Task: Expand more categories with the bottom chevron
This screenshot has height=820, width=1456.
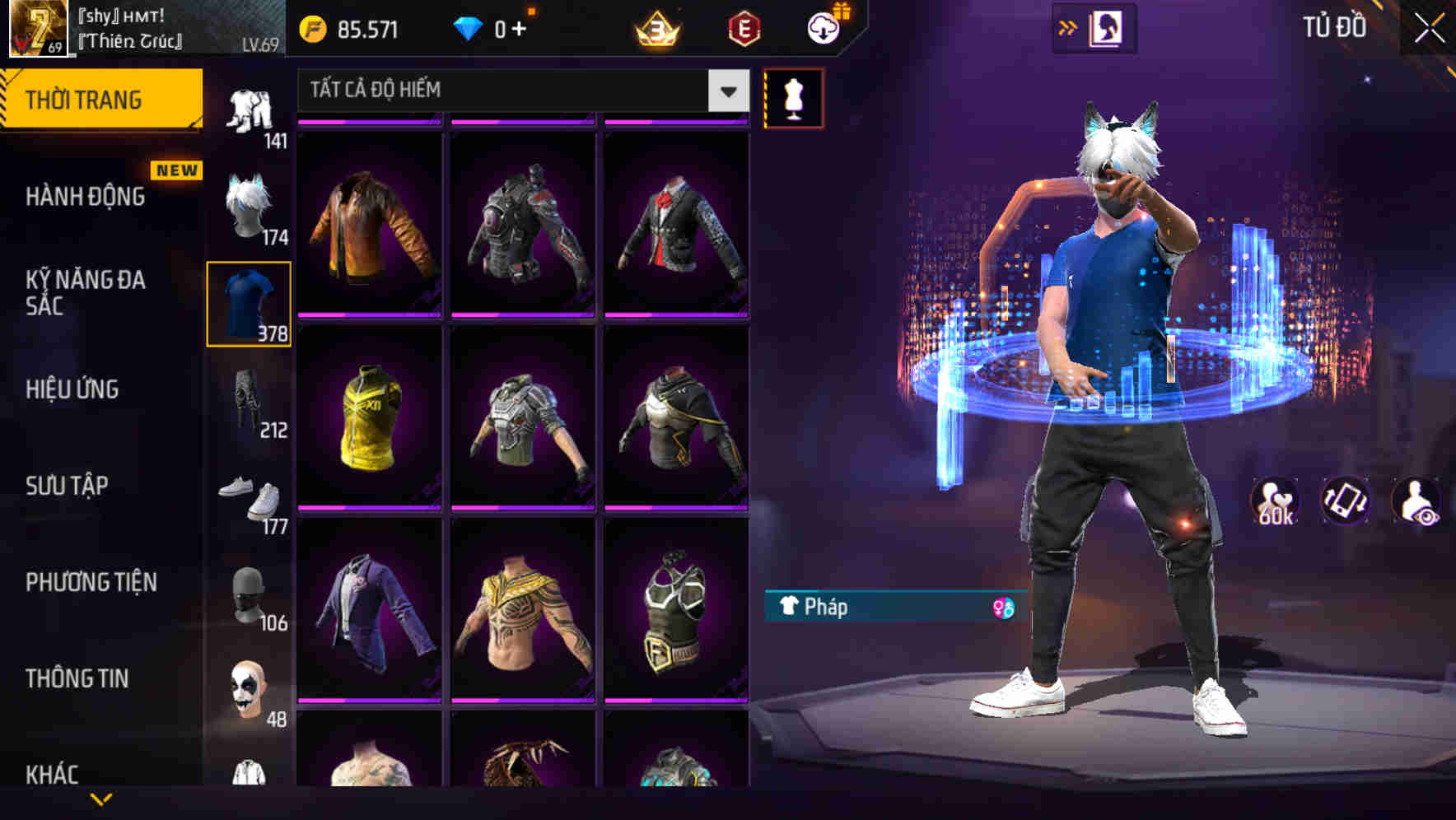Action: tap(102, 800)
